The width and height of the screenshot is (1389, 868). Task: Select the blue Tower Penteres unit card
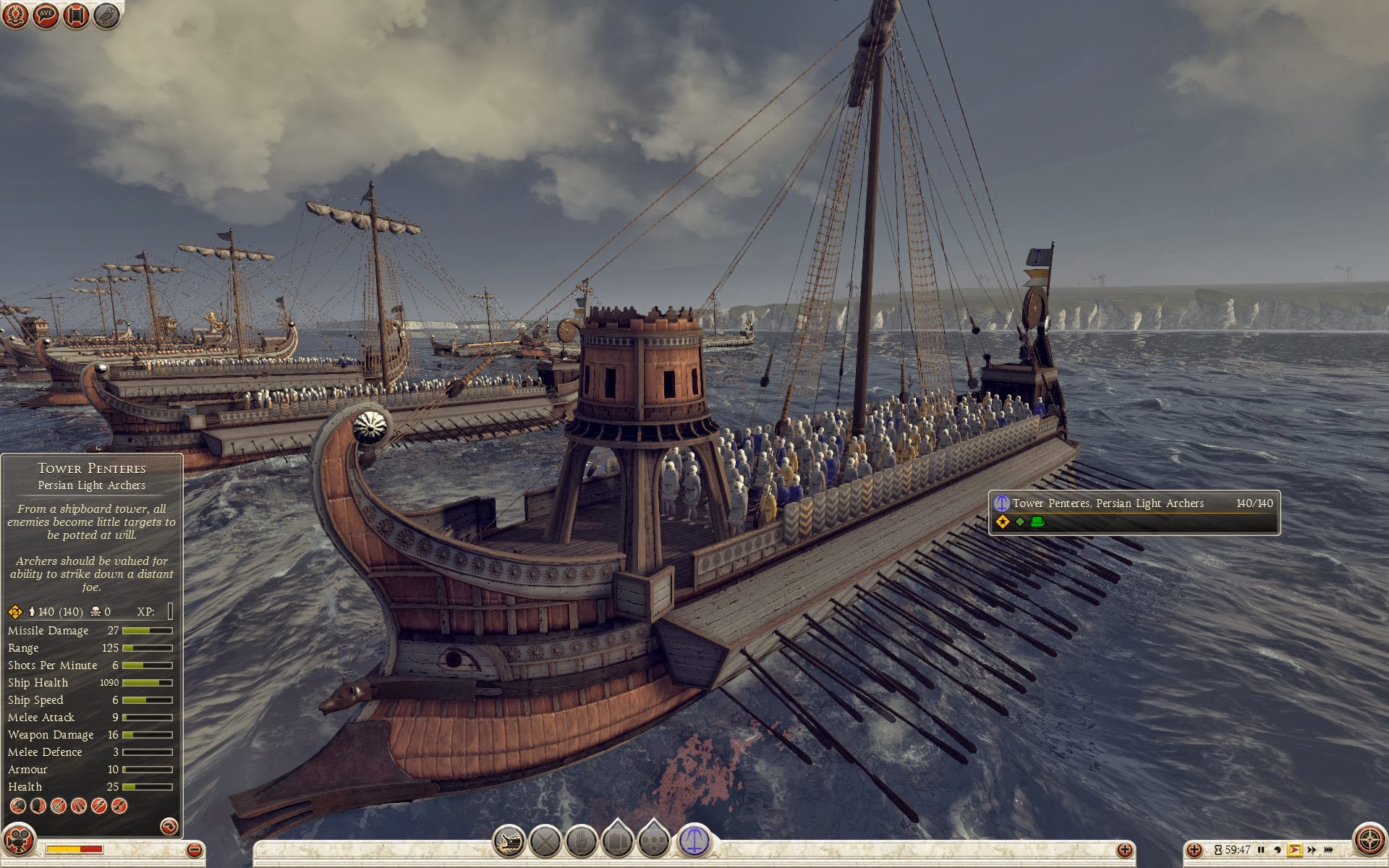(x=694, y=841)
